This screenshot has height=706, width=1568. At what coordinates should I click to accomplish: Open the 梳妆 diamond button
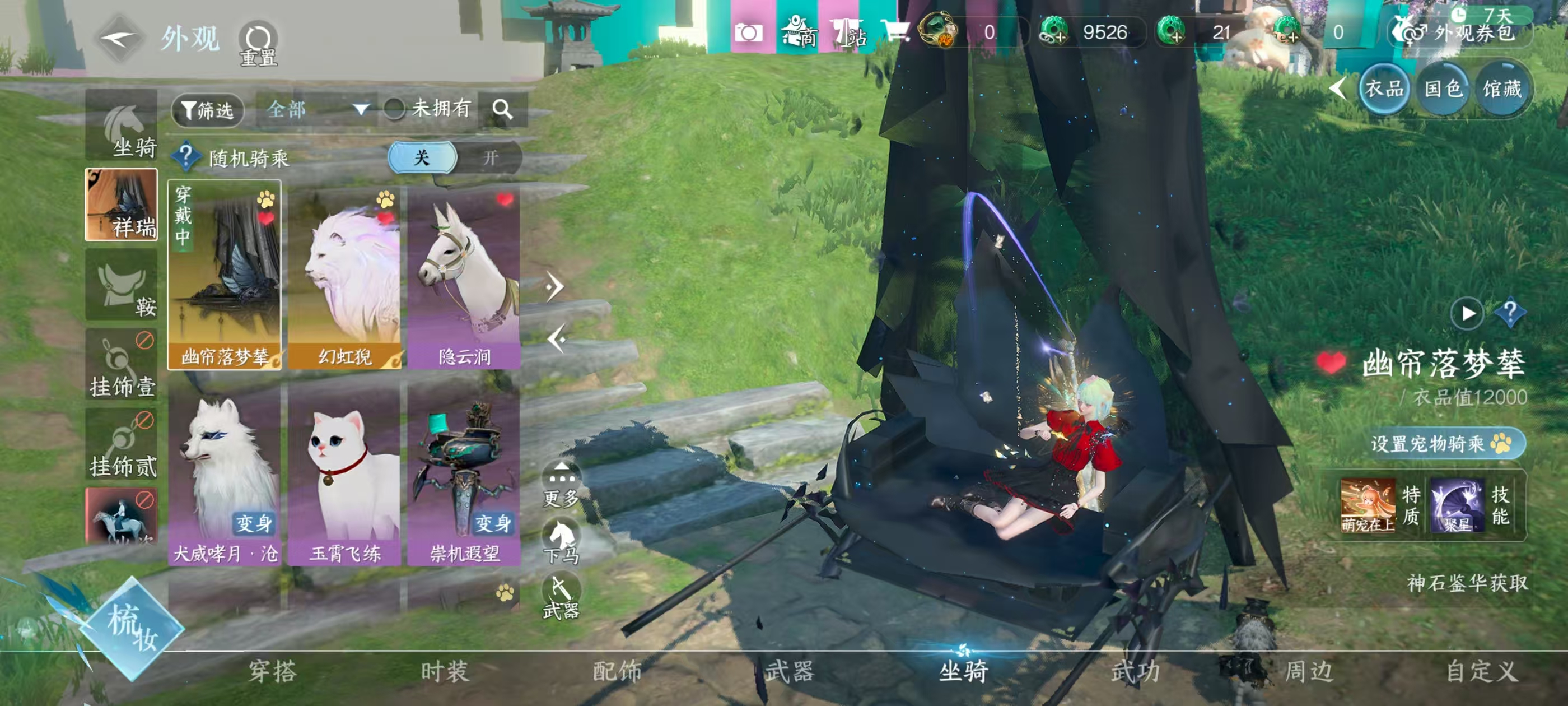pos(132,628)
